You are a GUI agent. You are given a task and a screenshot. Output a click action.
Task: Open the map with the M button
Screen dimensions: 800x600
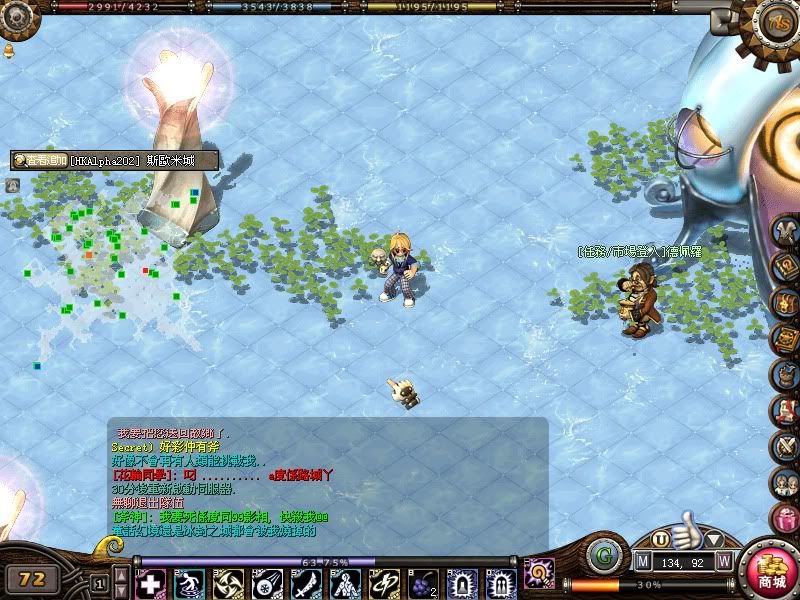pyautogui.click(x=643, y=562)
